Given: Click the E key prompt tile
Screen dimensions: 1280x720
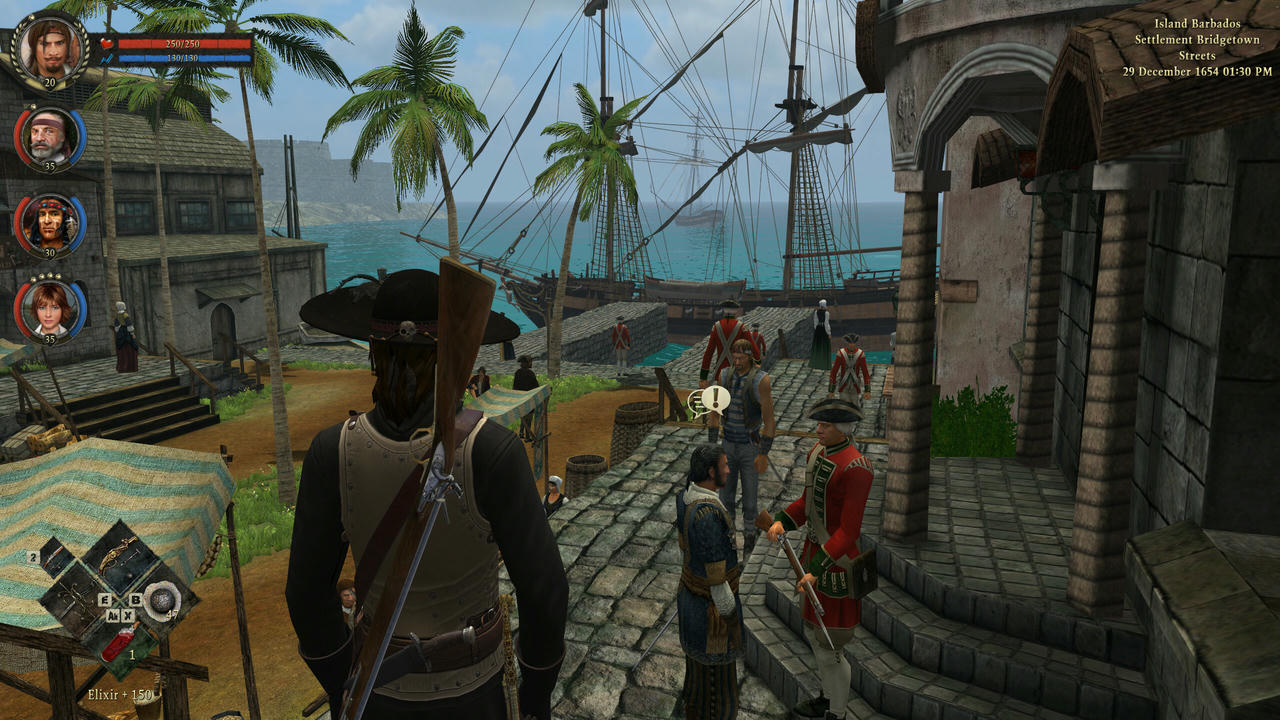Looking at the screenshot, I should coord(104,600).
